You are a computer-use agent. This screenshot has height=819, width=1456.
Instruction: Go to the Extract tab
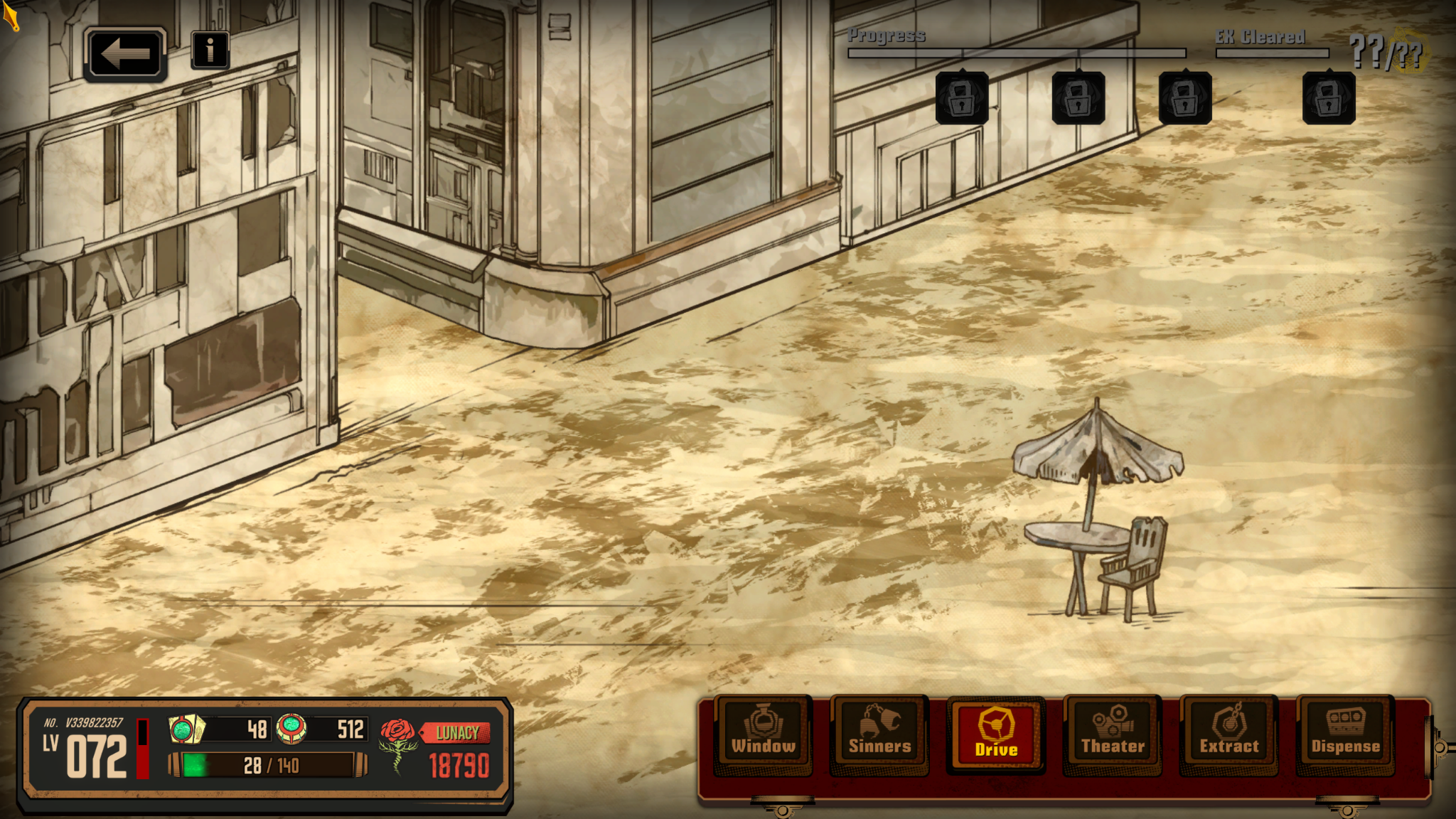coord(1229,732)
